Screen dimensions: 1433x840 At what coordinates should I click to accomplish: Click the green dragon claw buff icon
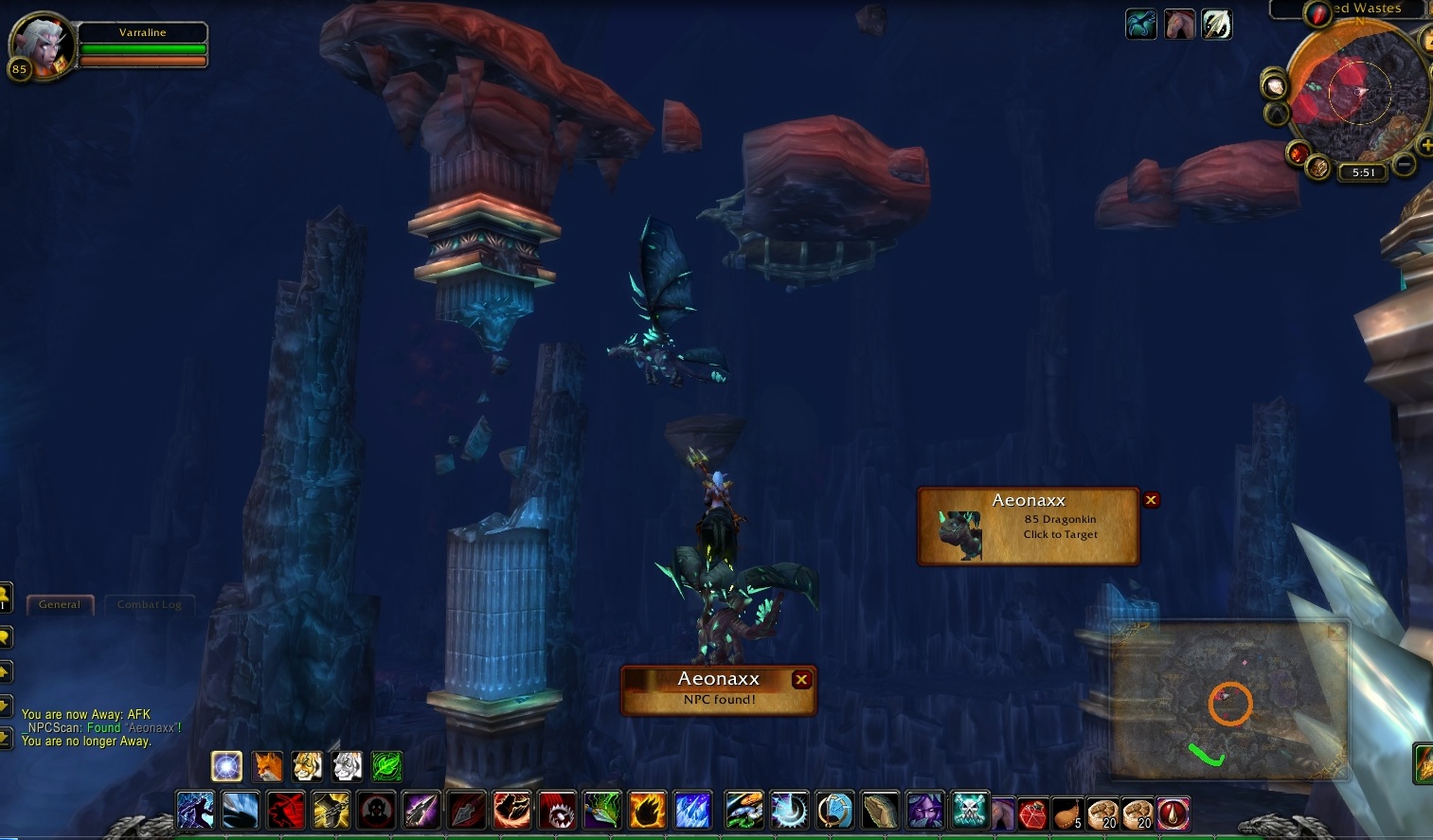pyautogui.click(x=1140, y=24)
